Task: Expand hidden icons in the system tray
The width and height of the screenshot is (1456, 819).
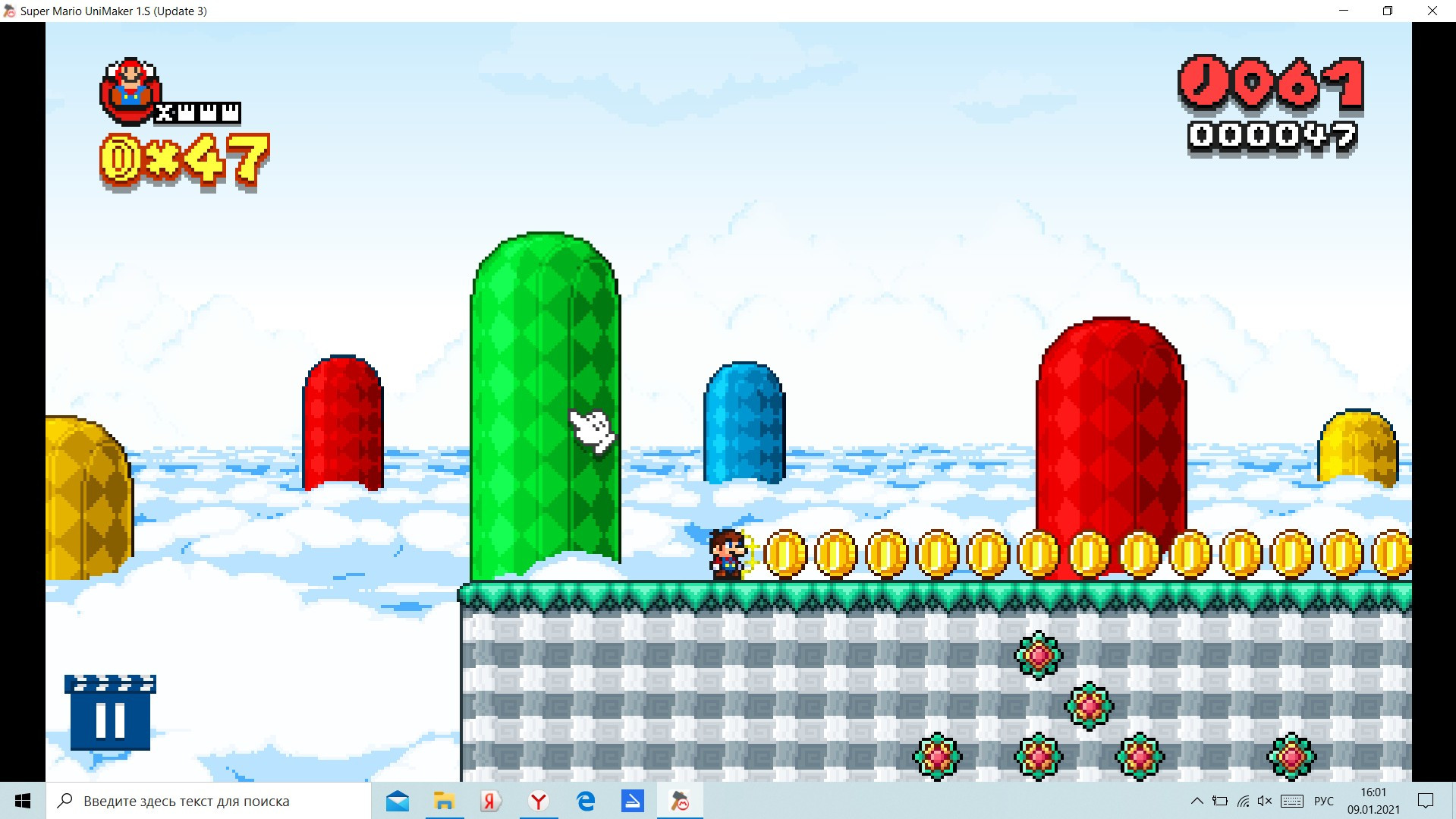Action: click(1197, 801)
